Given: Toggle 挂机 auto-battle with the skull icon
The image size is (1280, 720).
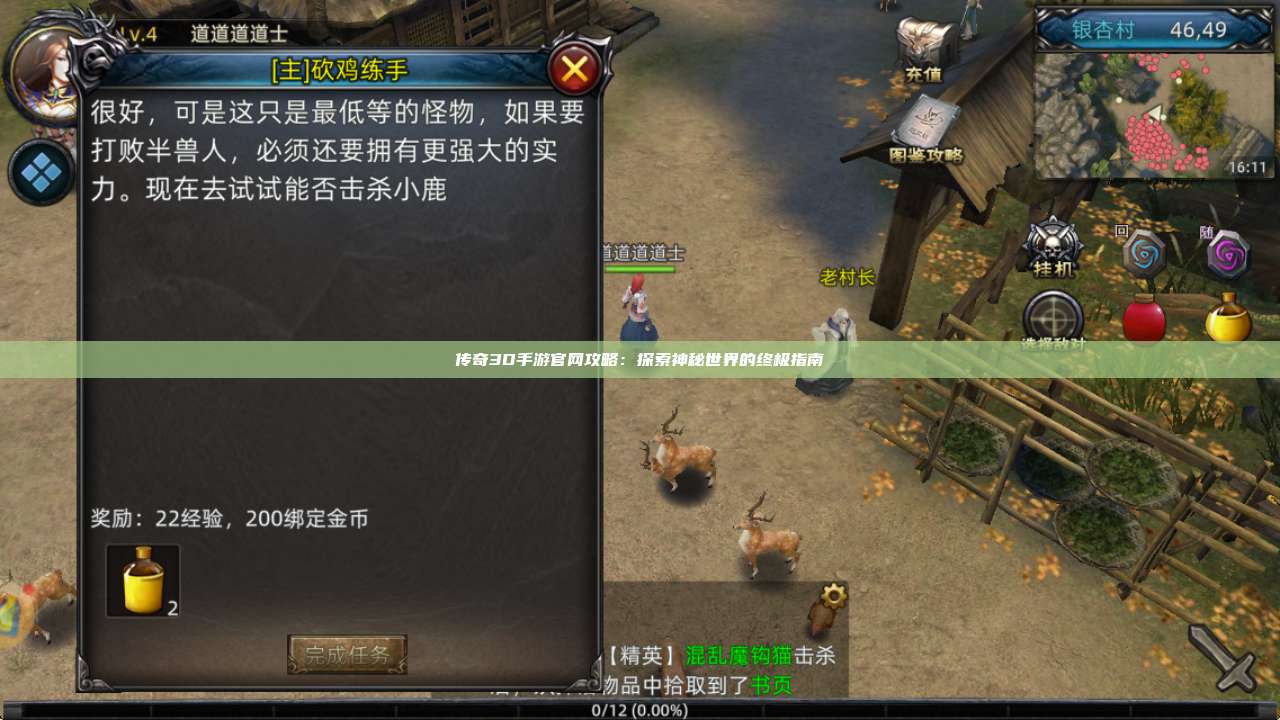Looking at the screenshot, I should [1052, 245].
